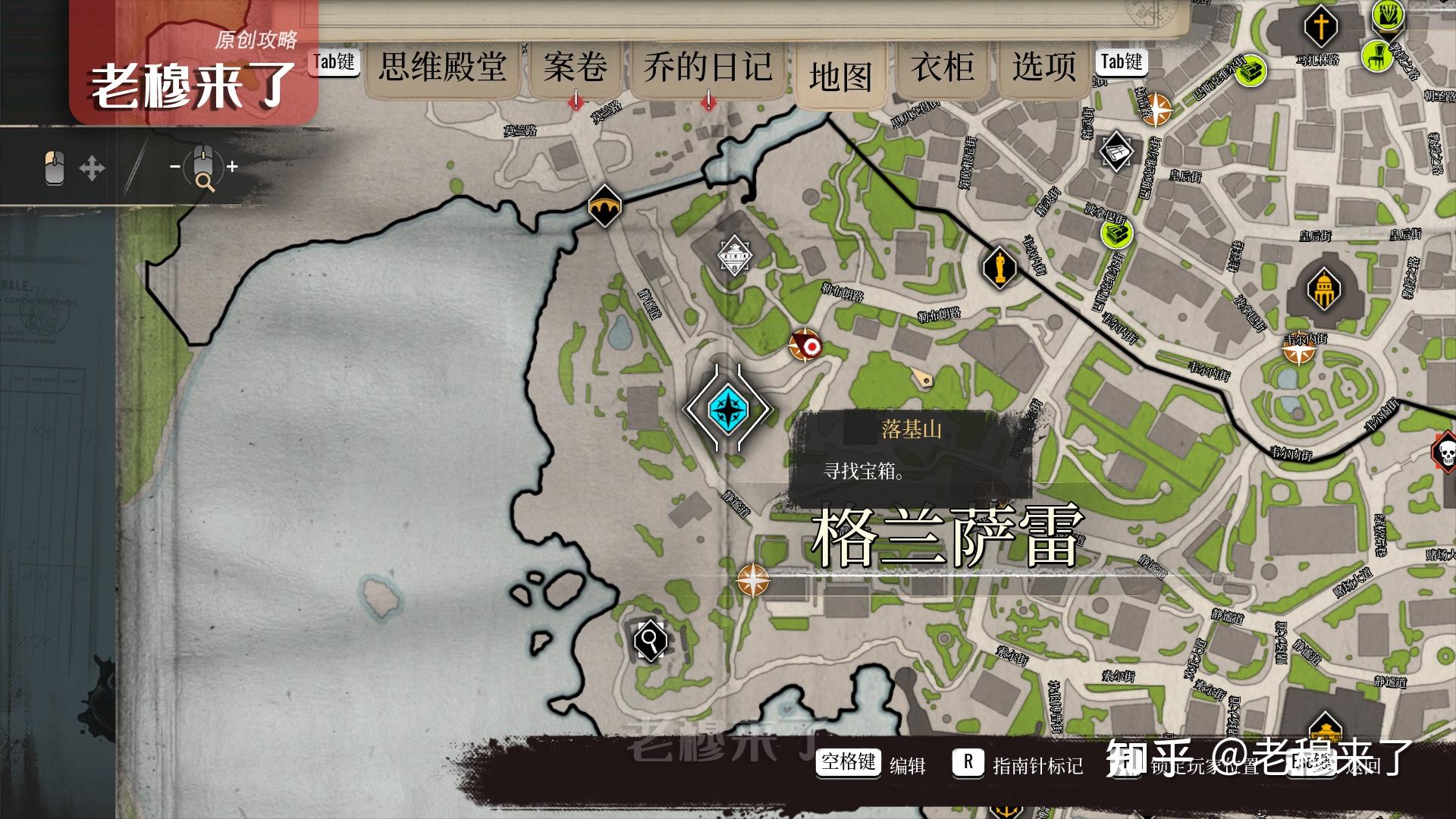The width and height of the screenshot is (1456, 819).
Task: Click the skull marker at map edge
Action: pos(1445,452)
